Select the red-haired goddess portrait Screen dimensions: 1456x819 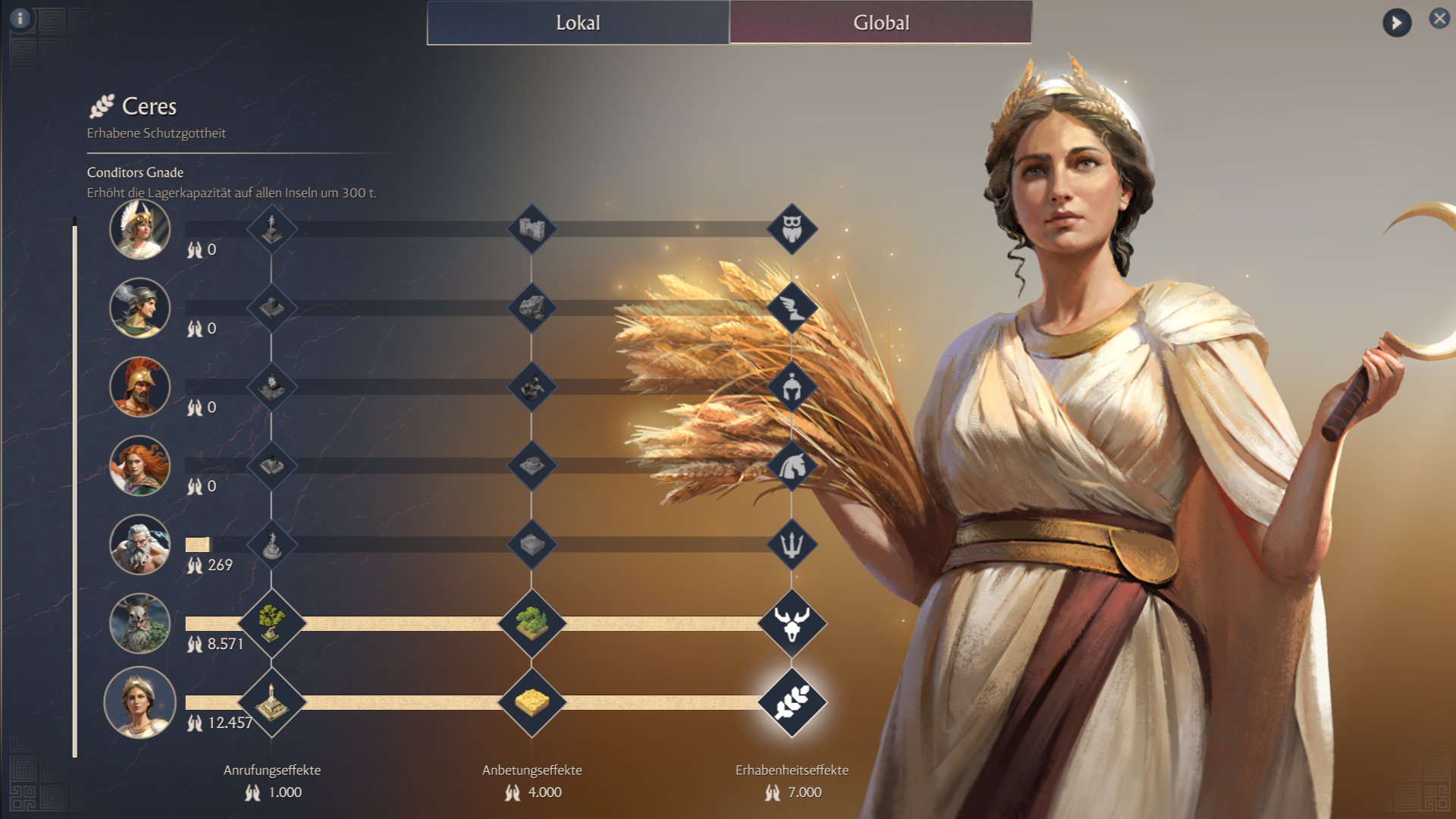[x=140, y=466]
